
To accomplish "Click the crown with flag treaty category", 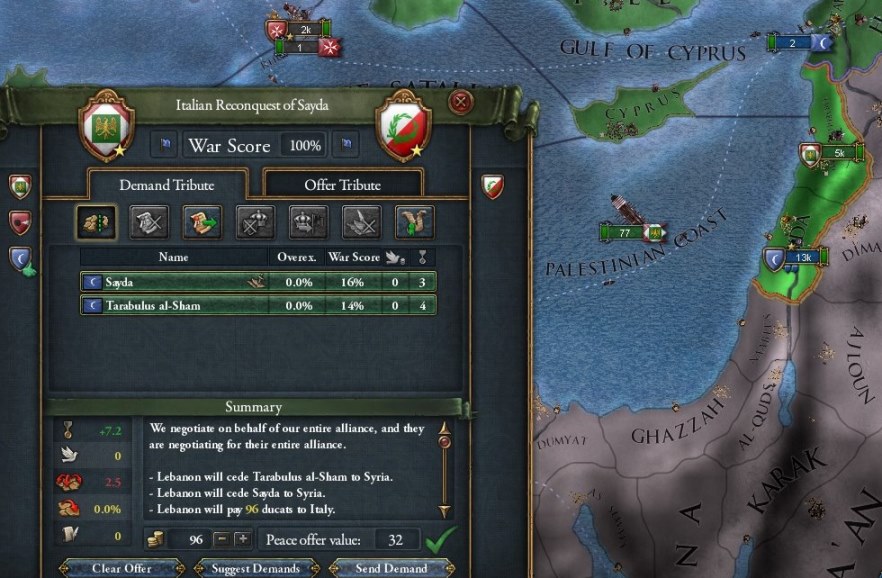I will (x=308, y=221).
